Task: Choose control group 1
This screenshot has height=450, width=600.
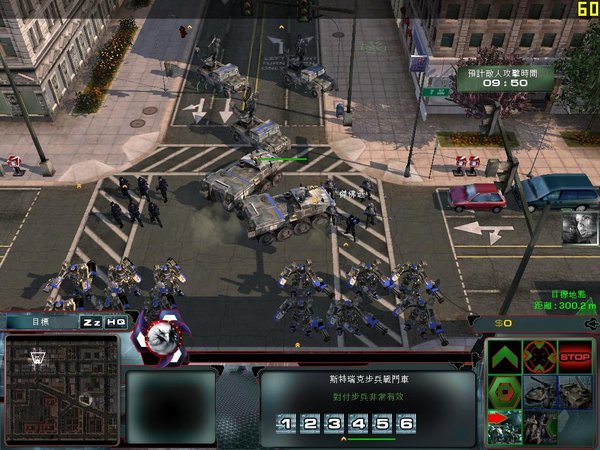Action: 287,424
